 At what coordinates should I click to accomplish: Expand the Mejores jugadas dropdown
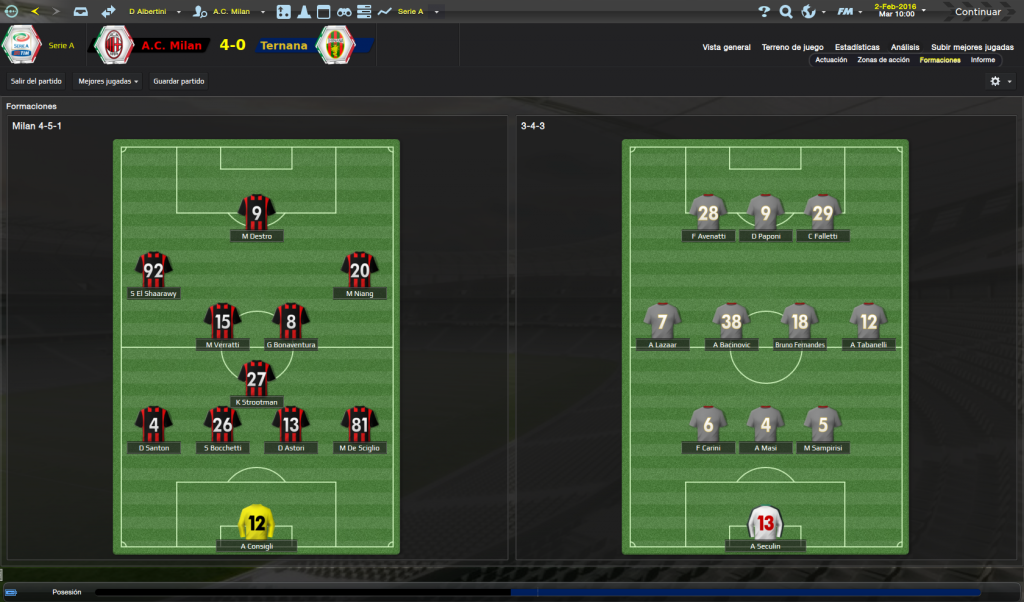point(109,81)
